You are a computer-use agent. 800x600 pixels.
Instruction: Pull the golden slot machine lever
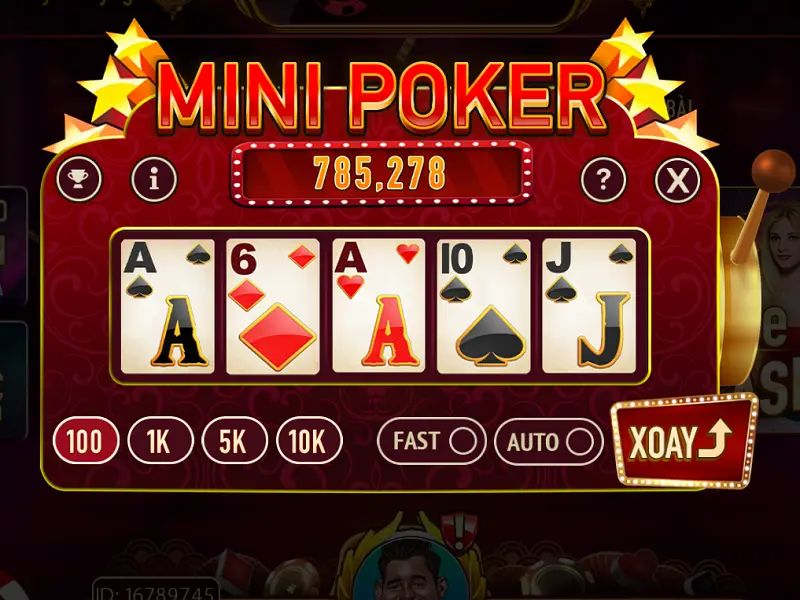772,170
